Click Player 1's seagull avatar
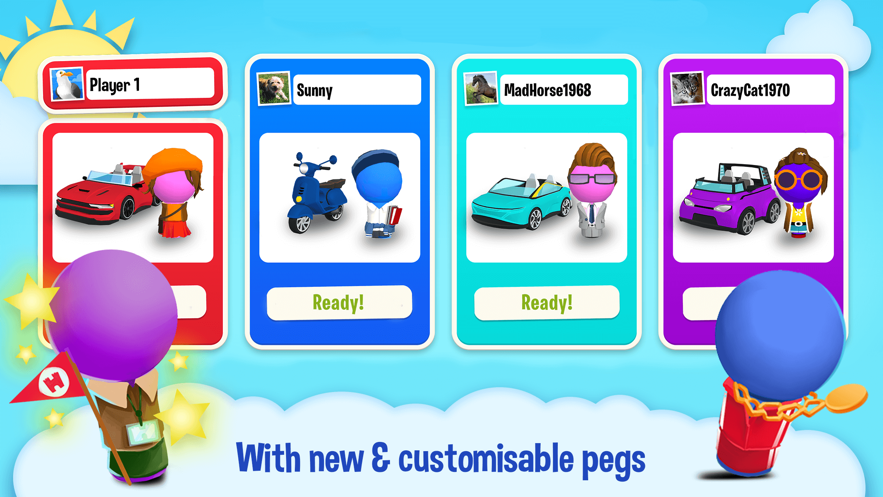 [x=67, y=84]
